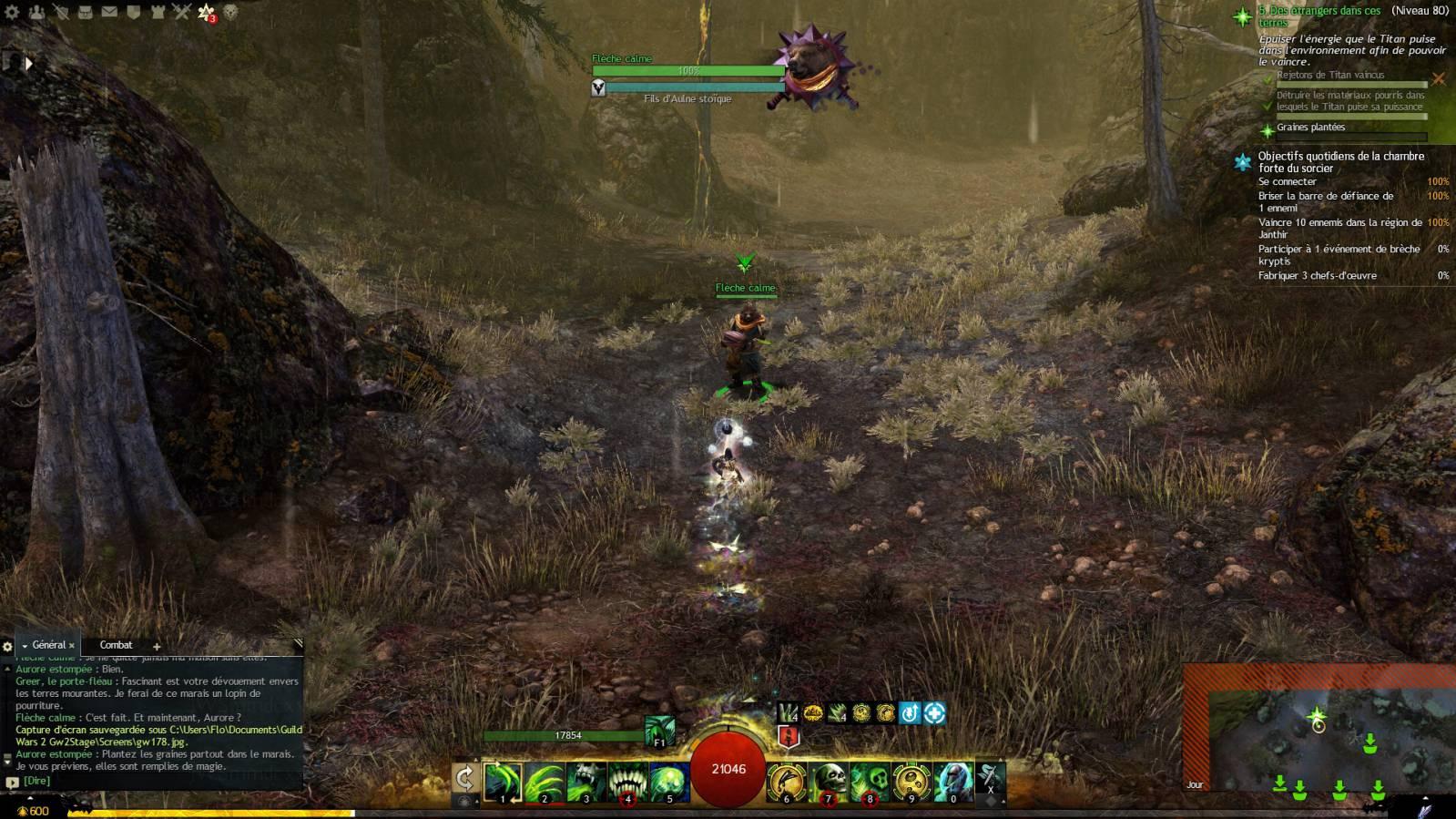
Task: Select the daily Wizard's Vault objectives tracker
Action: click(x=1340, y=162)
